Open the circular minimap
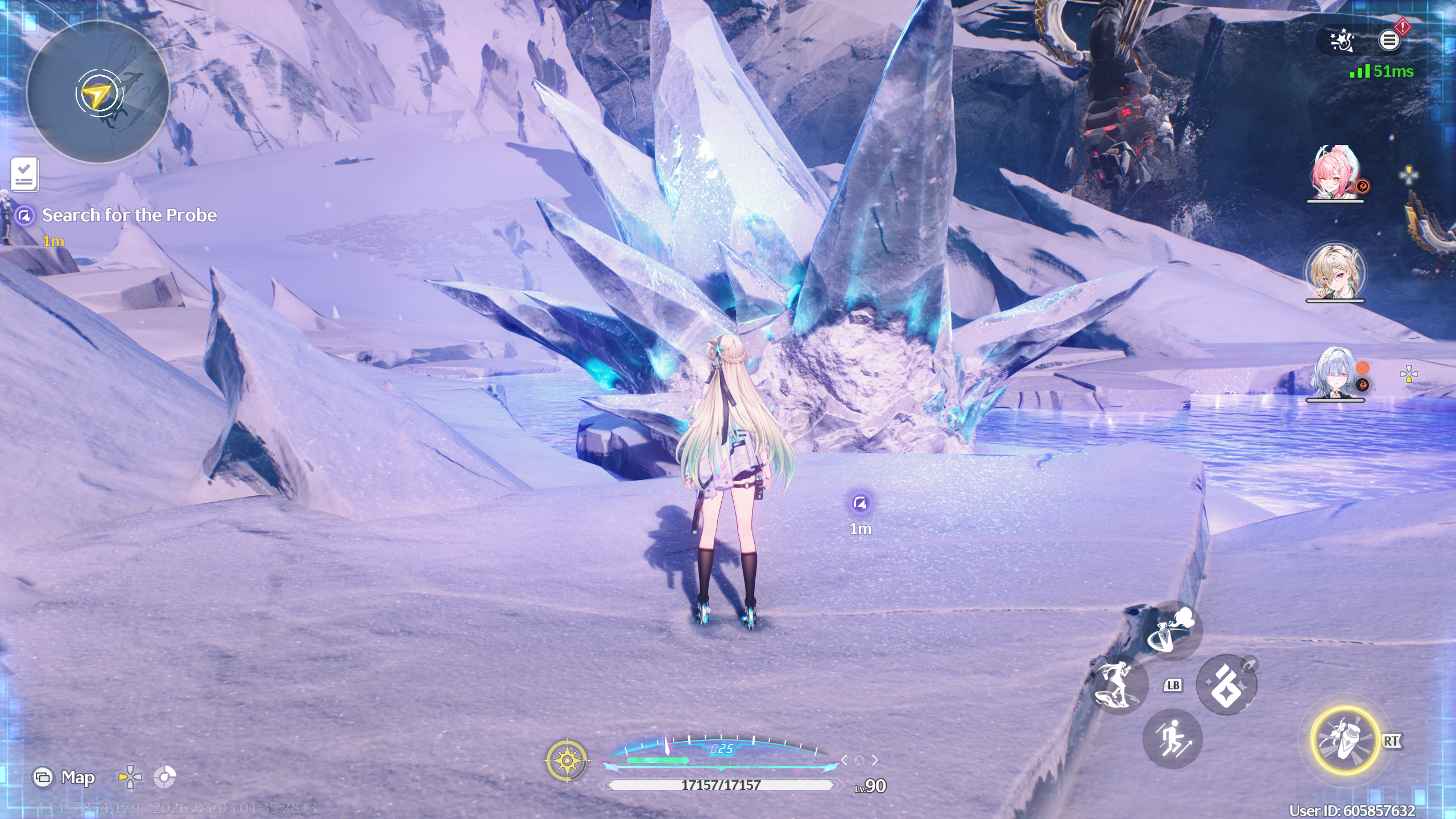The image size is (1456, 819). pyautogui.click(x=98, y=92)
